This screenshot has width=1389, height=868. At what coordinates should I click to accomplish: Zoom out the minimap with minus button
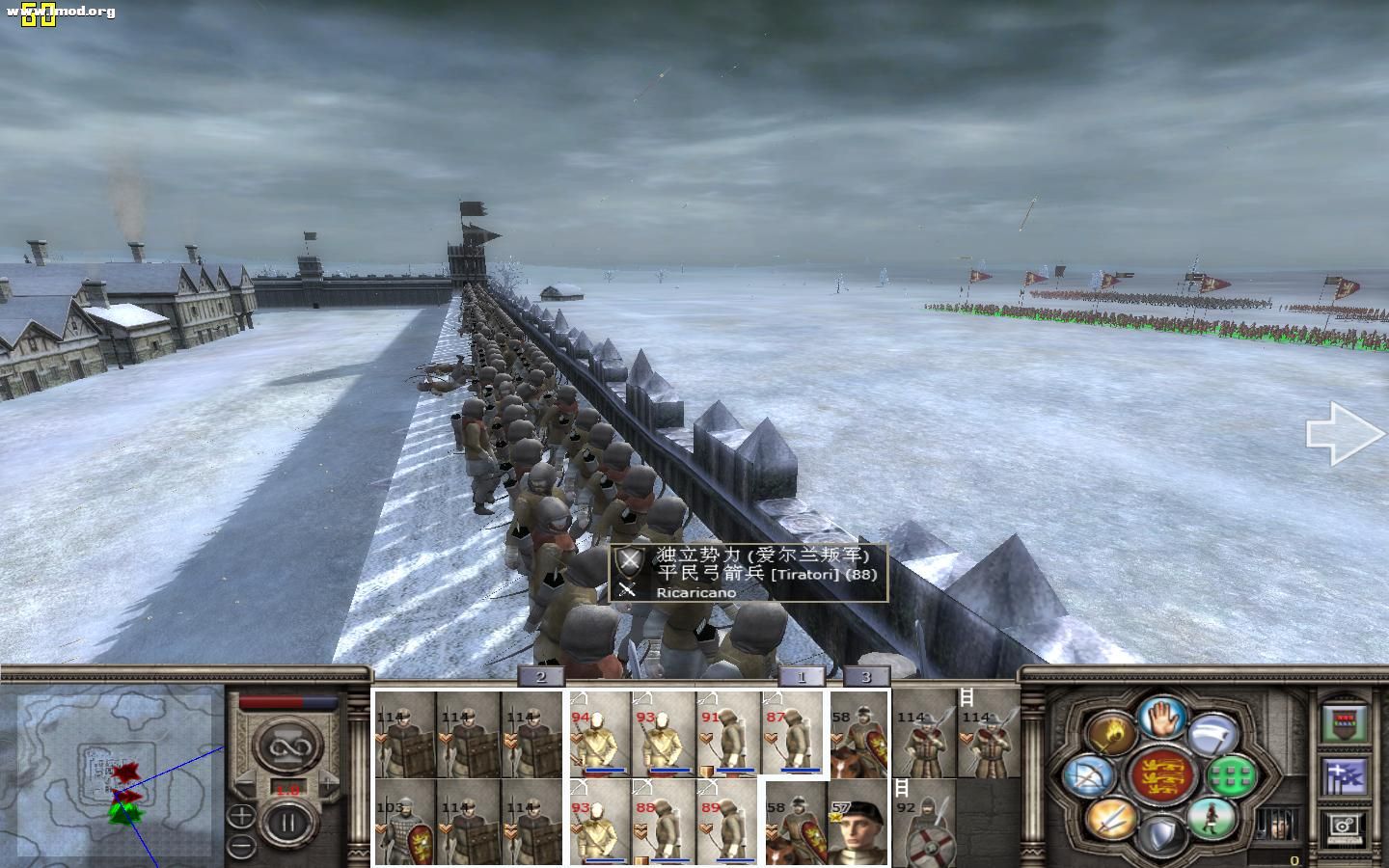pyautogui.click(x=241, y=846)
